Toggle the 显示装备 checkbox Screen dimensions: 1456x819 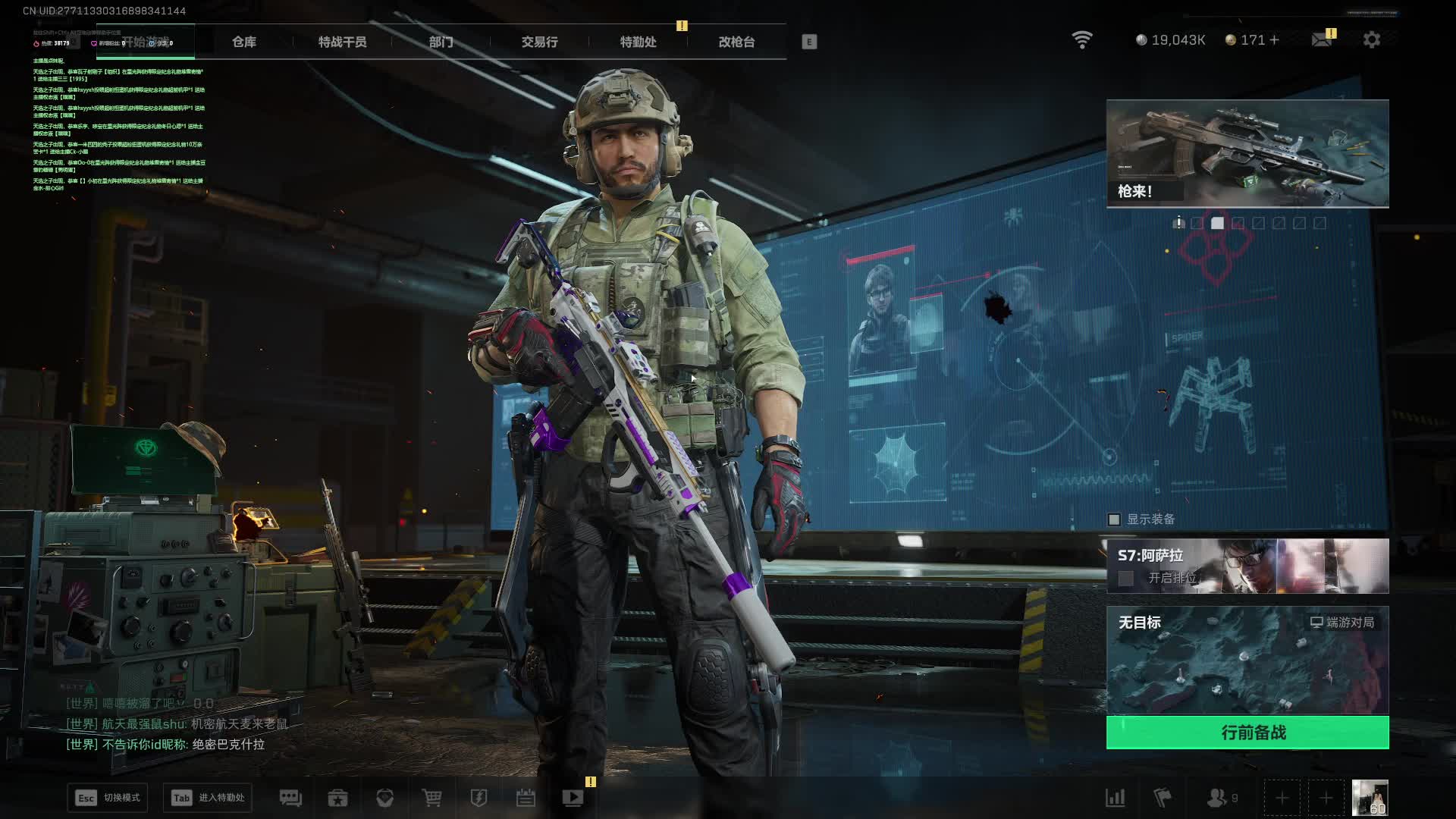(1114, 519)
